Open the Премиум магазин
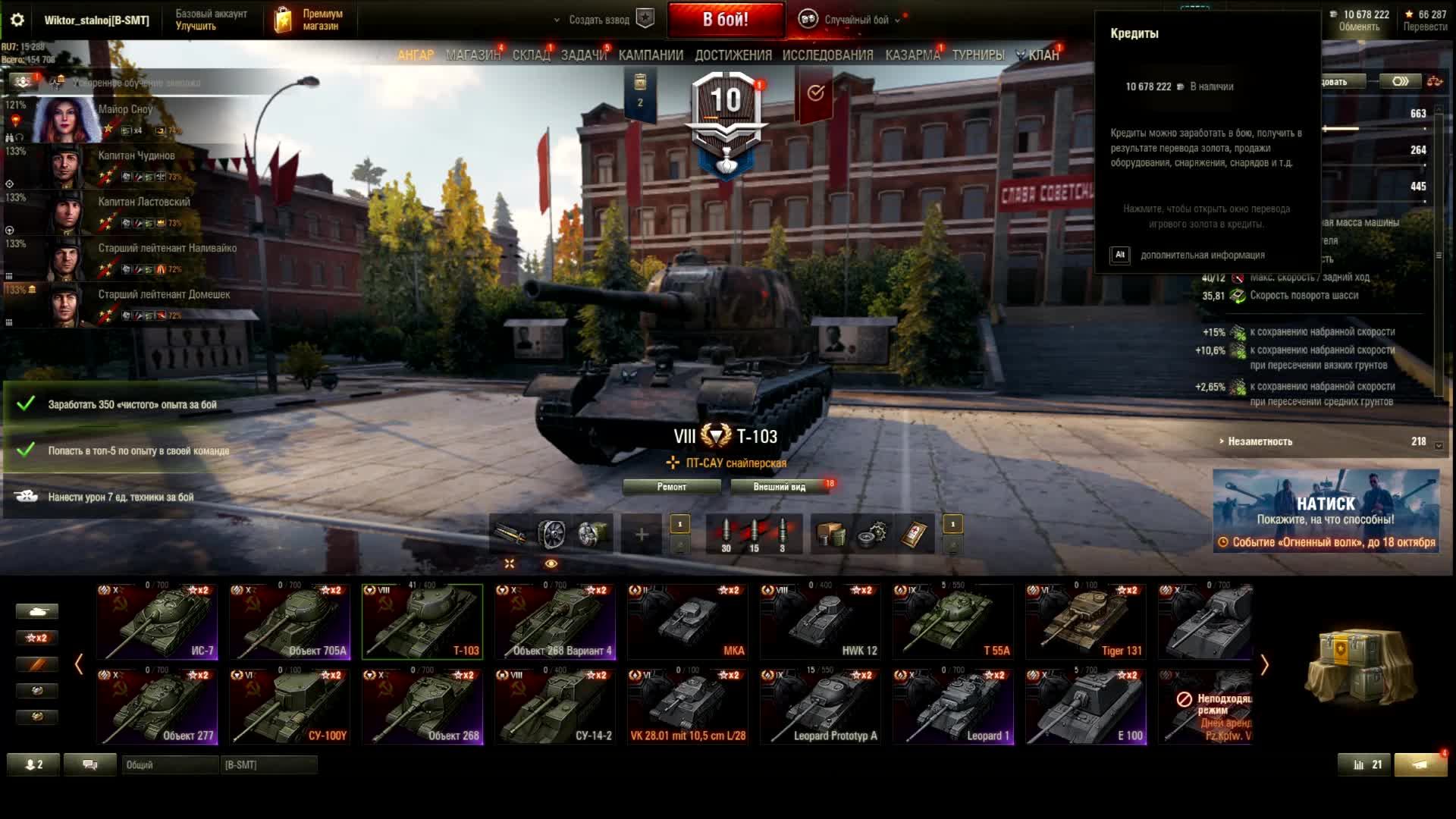This screenshot has height=819, width=1456. point(309,20)
